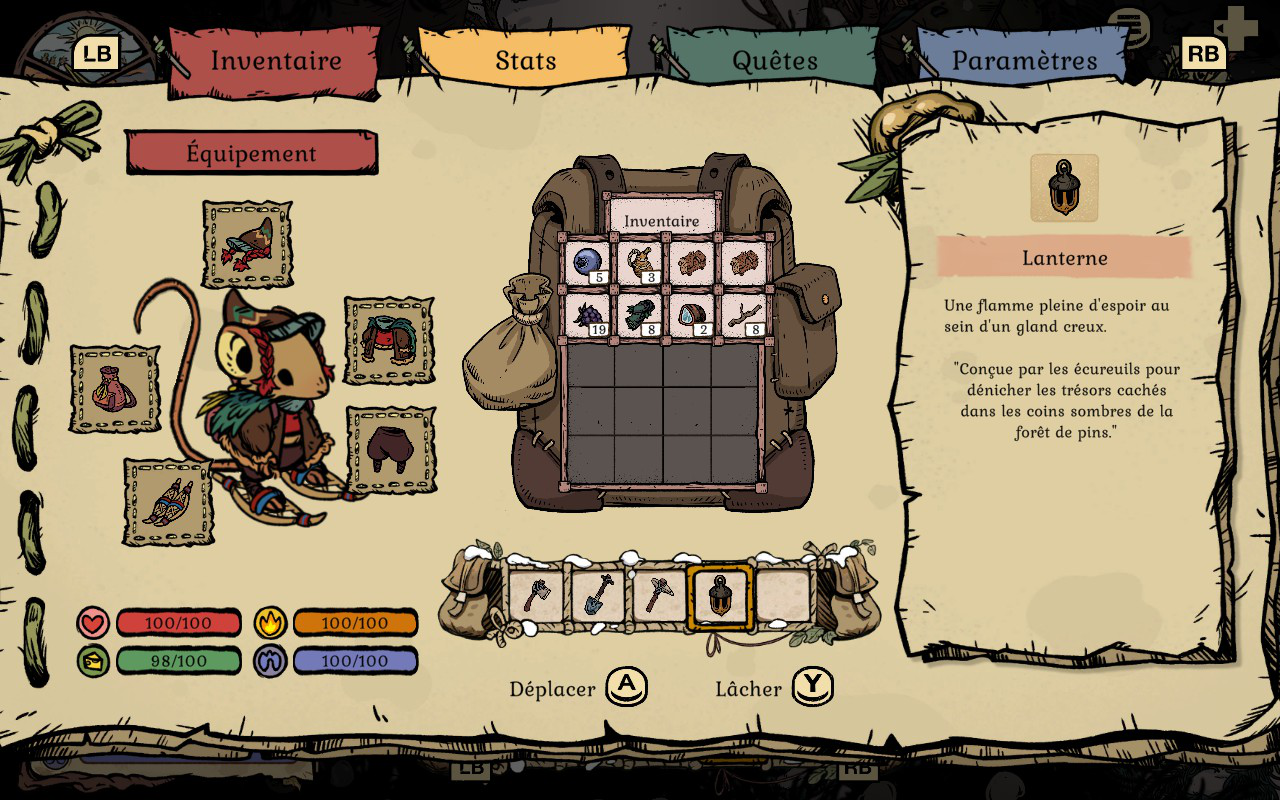Image resolution: width=1280 pixels, height=800 pixels.
Task: Select the blueberry stack in the inventory
Action: 587,264
